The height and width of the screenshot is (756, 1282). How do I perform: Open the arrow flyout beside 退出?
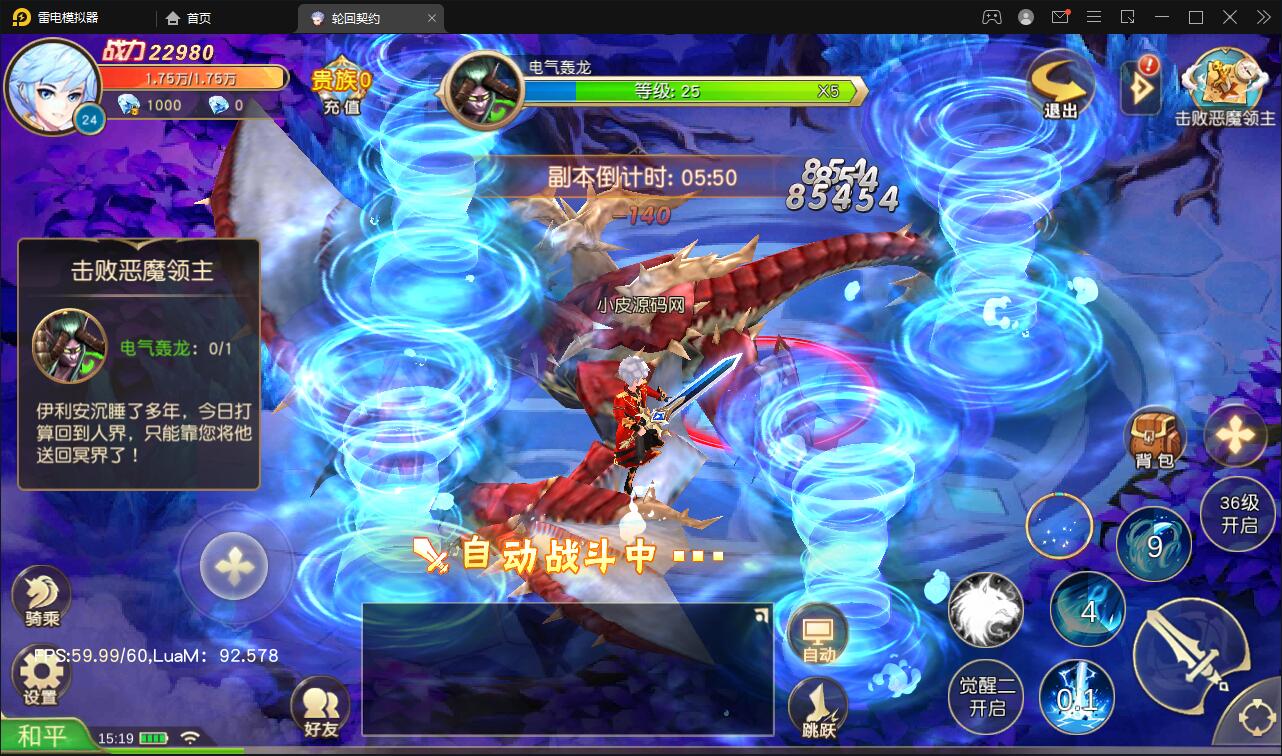pos(1139,88)
